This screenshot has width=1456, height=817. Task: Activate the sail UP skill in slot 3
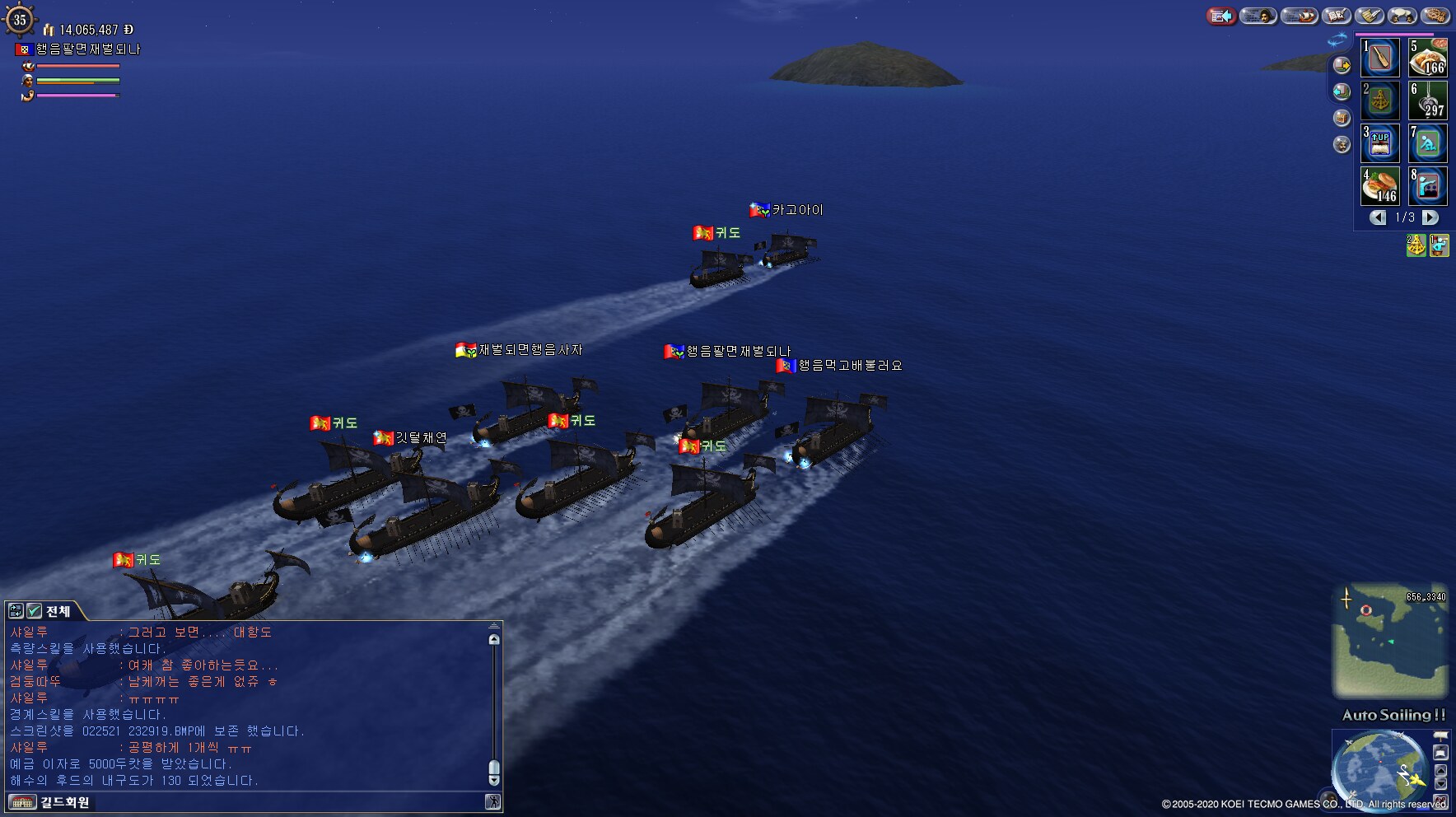pos(1380,143)
